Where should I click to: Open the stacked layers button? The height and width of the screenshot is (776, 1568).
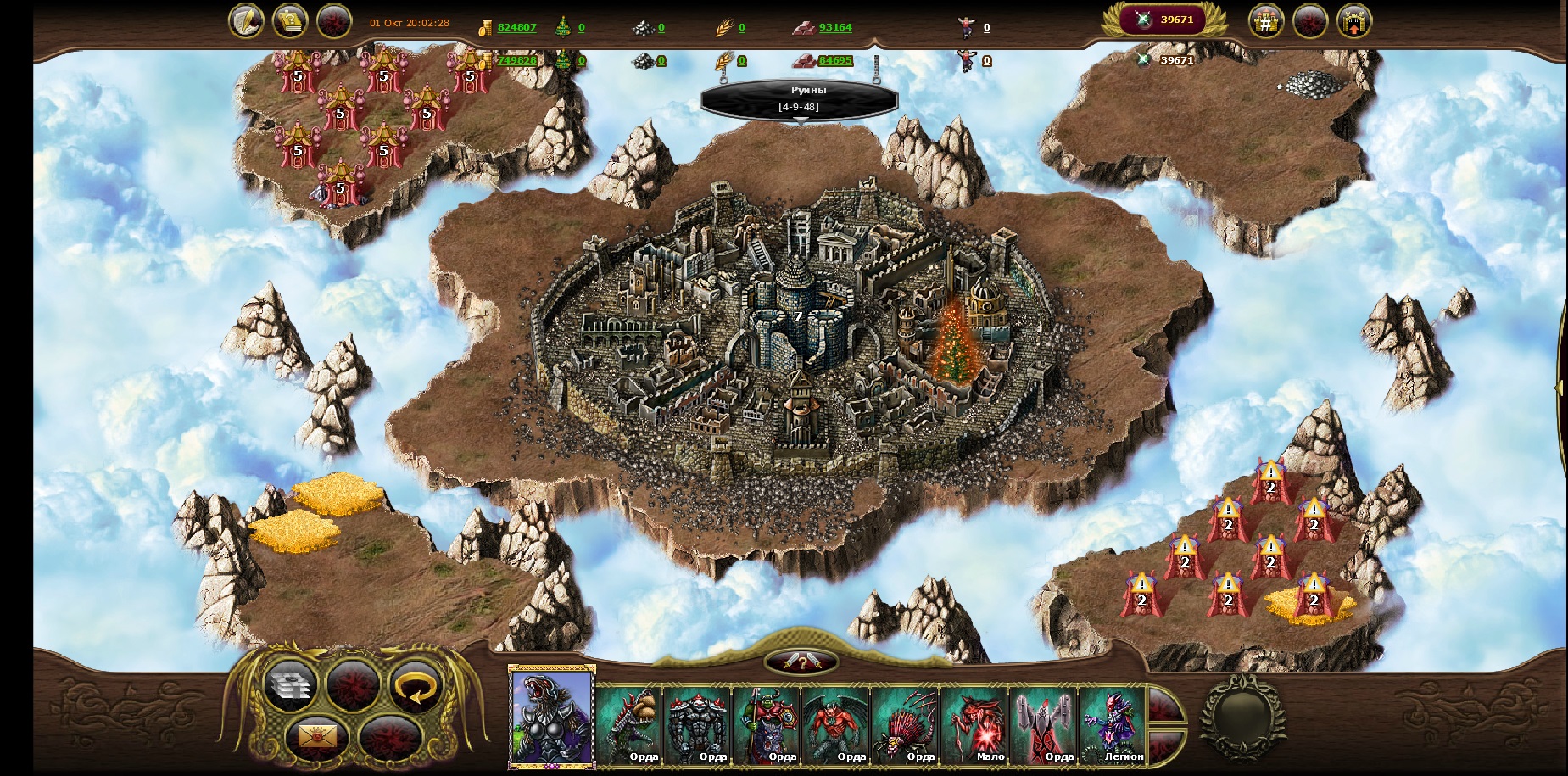point(289,685)
